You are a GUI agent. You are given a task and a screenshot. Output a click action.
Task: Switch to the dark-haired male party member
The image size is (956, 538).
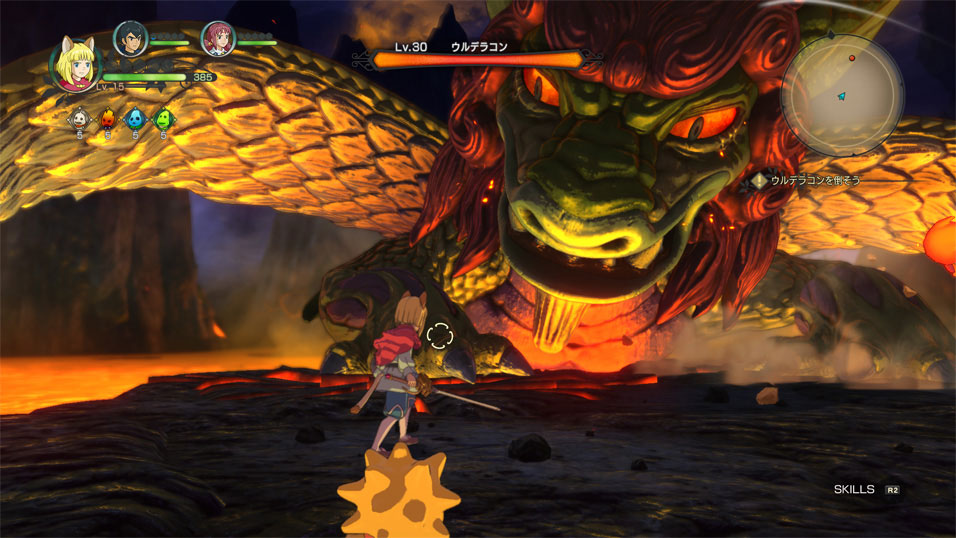tap(130, 38)
